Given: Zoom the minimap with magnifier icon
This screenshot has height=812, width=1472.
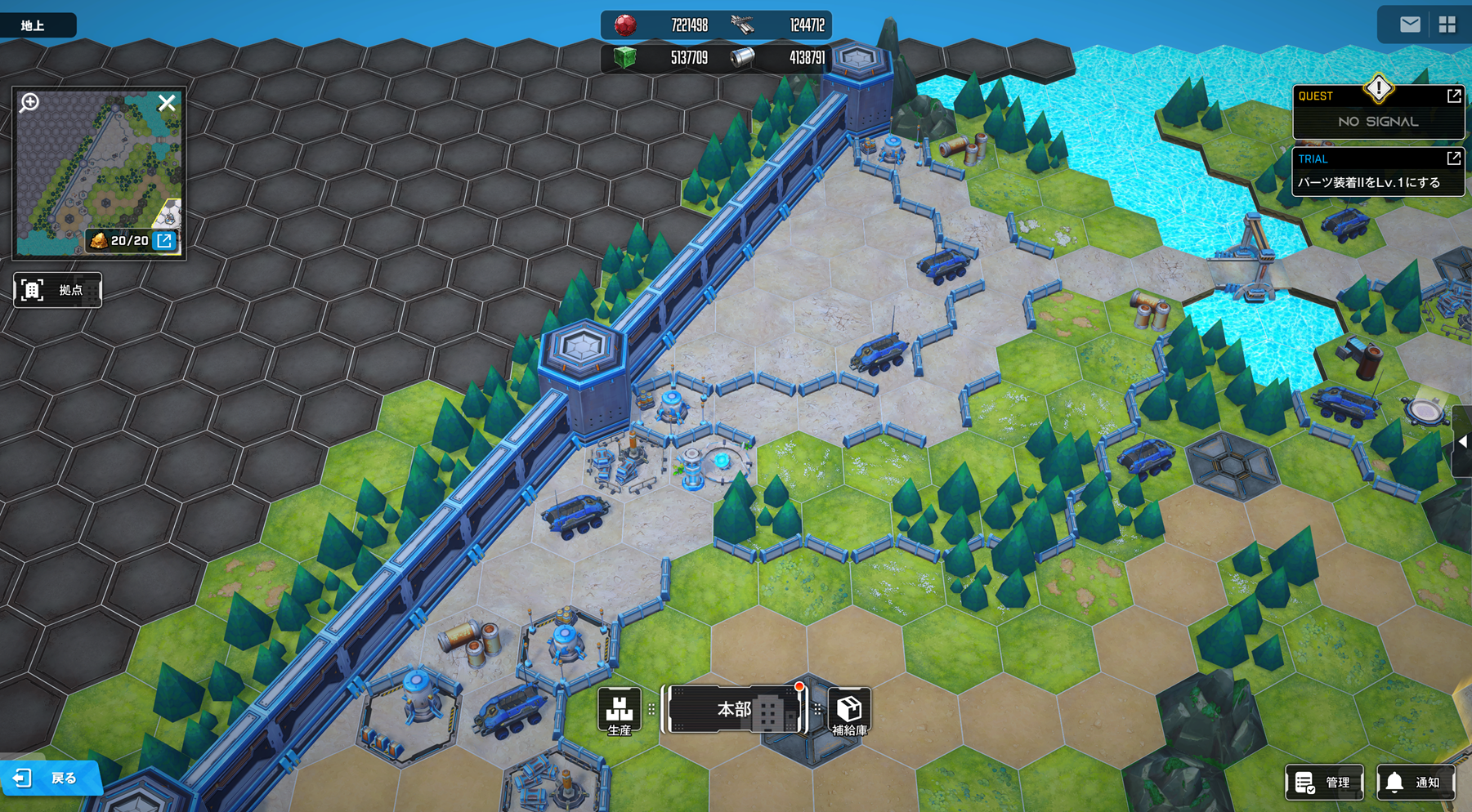Looking at the screenshot, I should coord(30,102).
